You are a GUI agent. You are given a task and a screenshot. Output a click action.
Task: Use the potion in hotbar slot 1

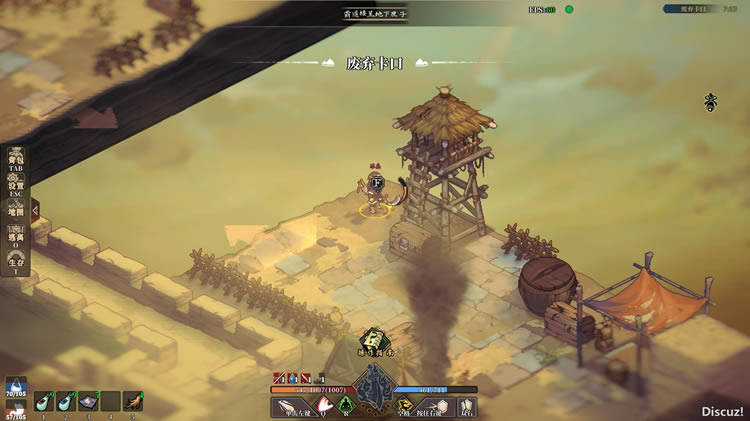click(43, 401)
